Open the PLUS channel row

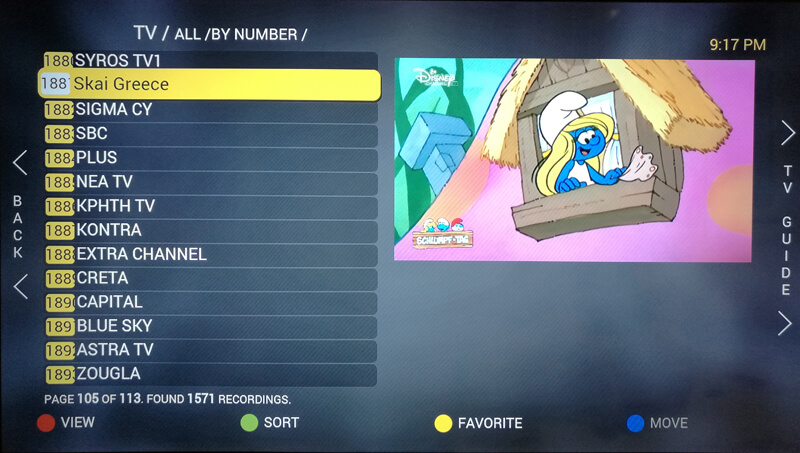210,157
